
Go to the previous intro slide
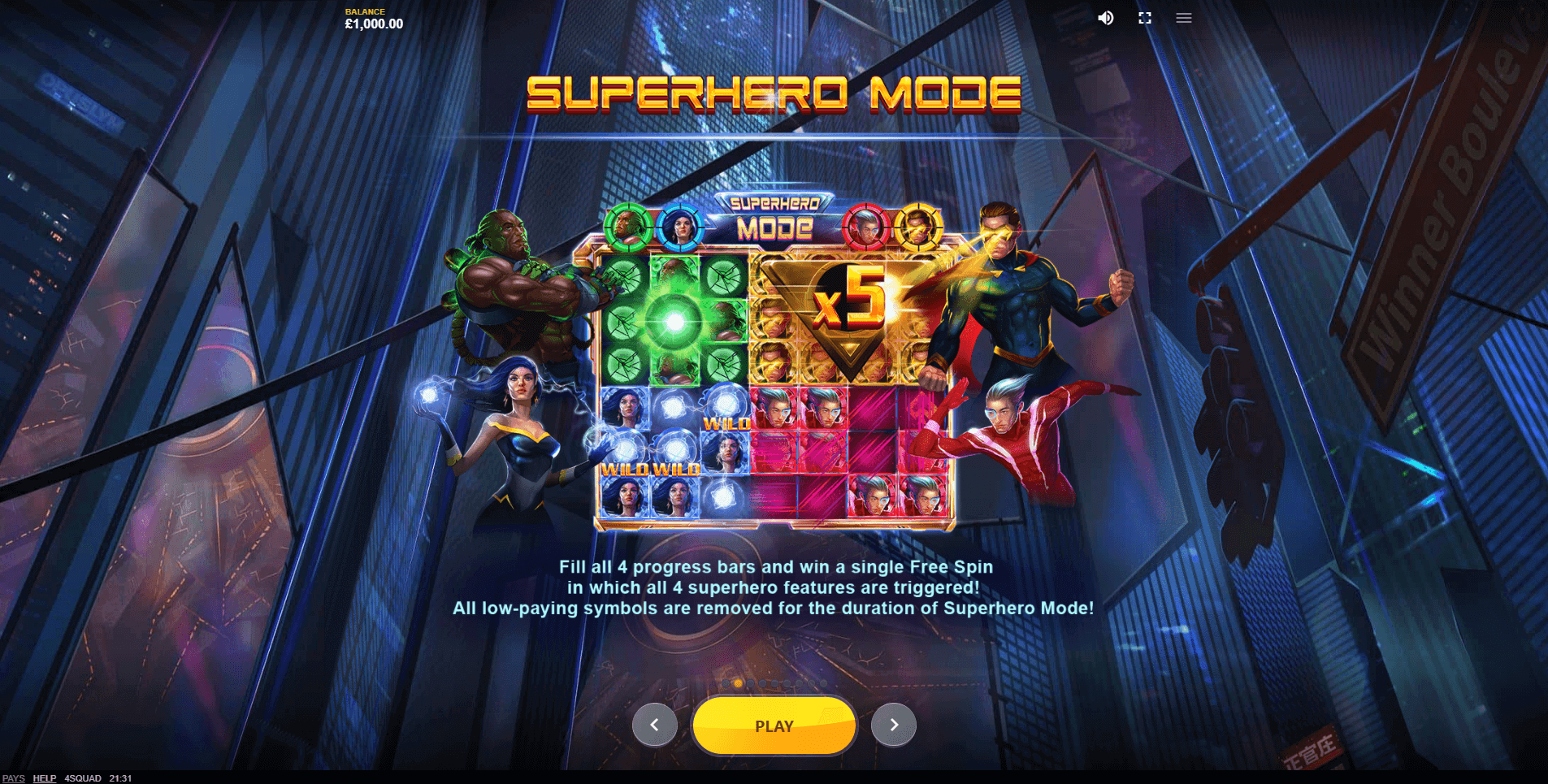pos(654,725)
